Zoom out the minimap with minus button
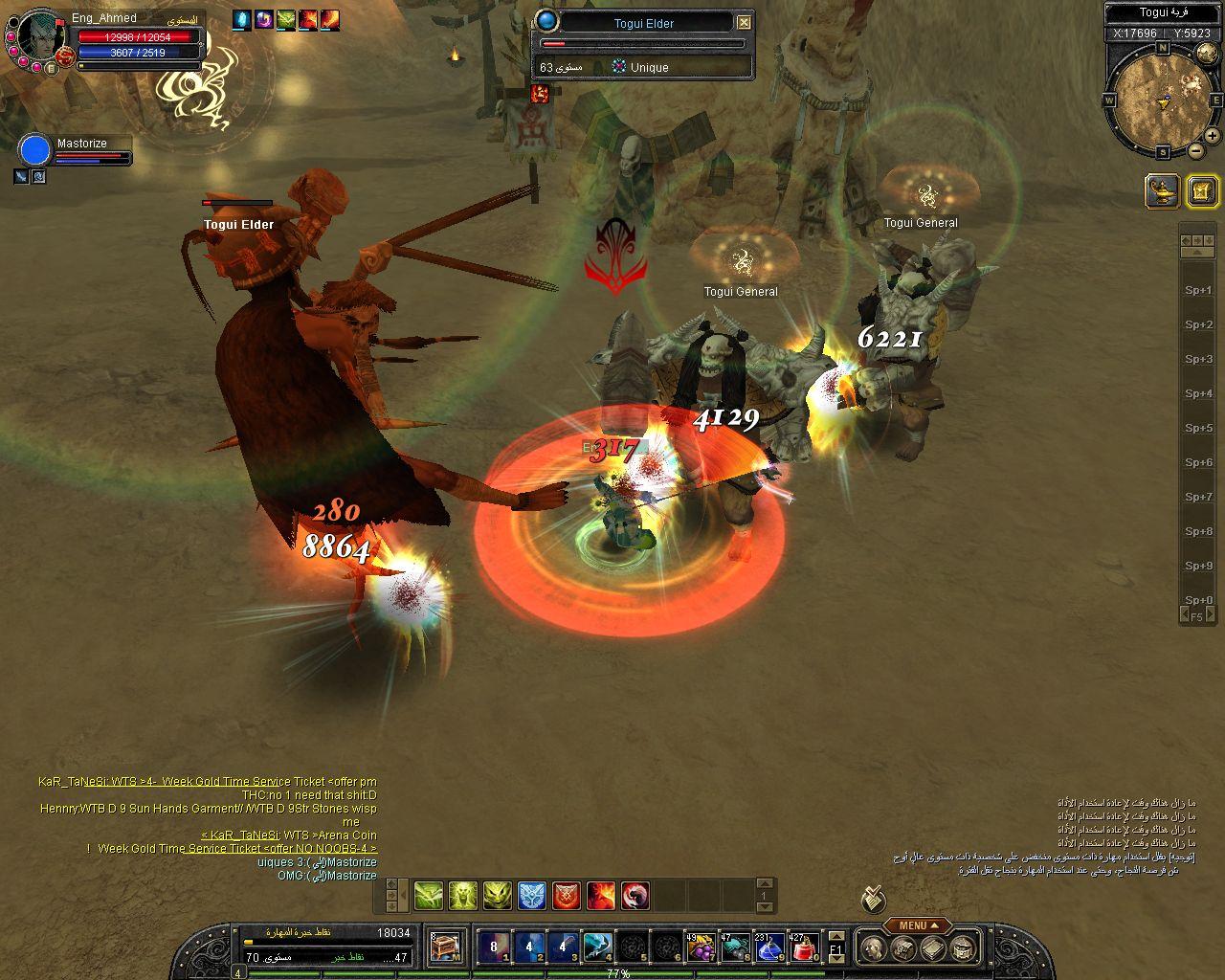 pyautogui.click(x=1196, y=150)
